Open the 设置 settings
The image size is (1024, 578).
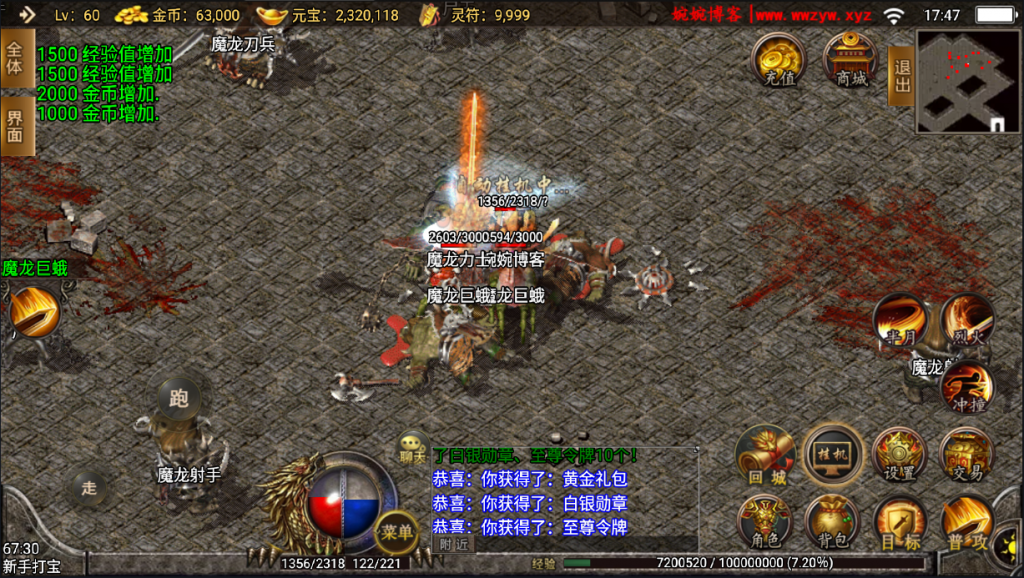(x=900, y=456)
